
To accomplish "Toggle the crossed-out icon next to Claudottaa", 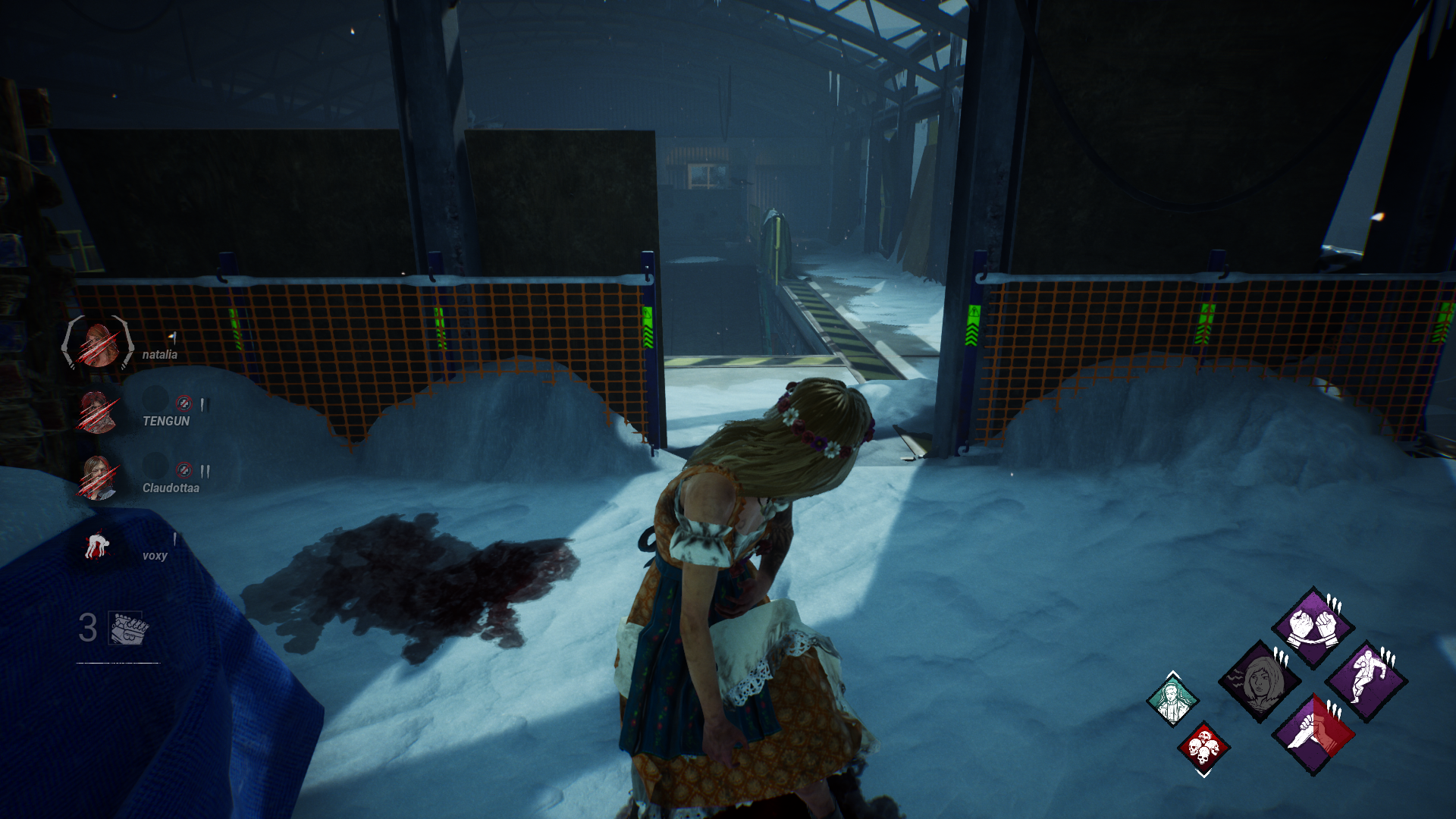I will coord(184,469).
